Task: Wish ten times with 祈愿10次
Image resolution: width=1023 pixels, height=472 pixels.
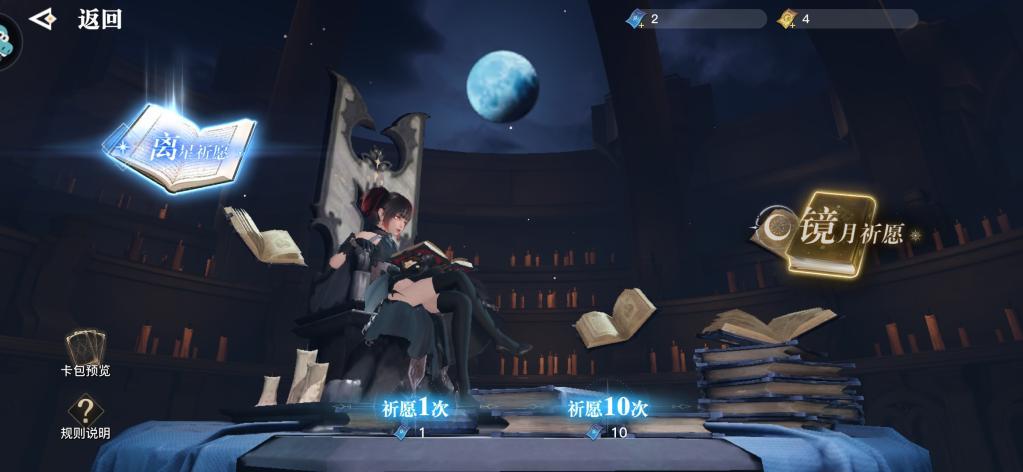Action: (x=608, y=410)
